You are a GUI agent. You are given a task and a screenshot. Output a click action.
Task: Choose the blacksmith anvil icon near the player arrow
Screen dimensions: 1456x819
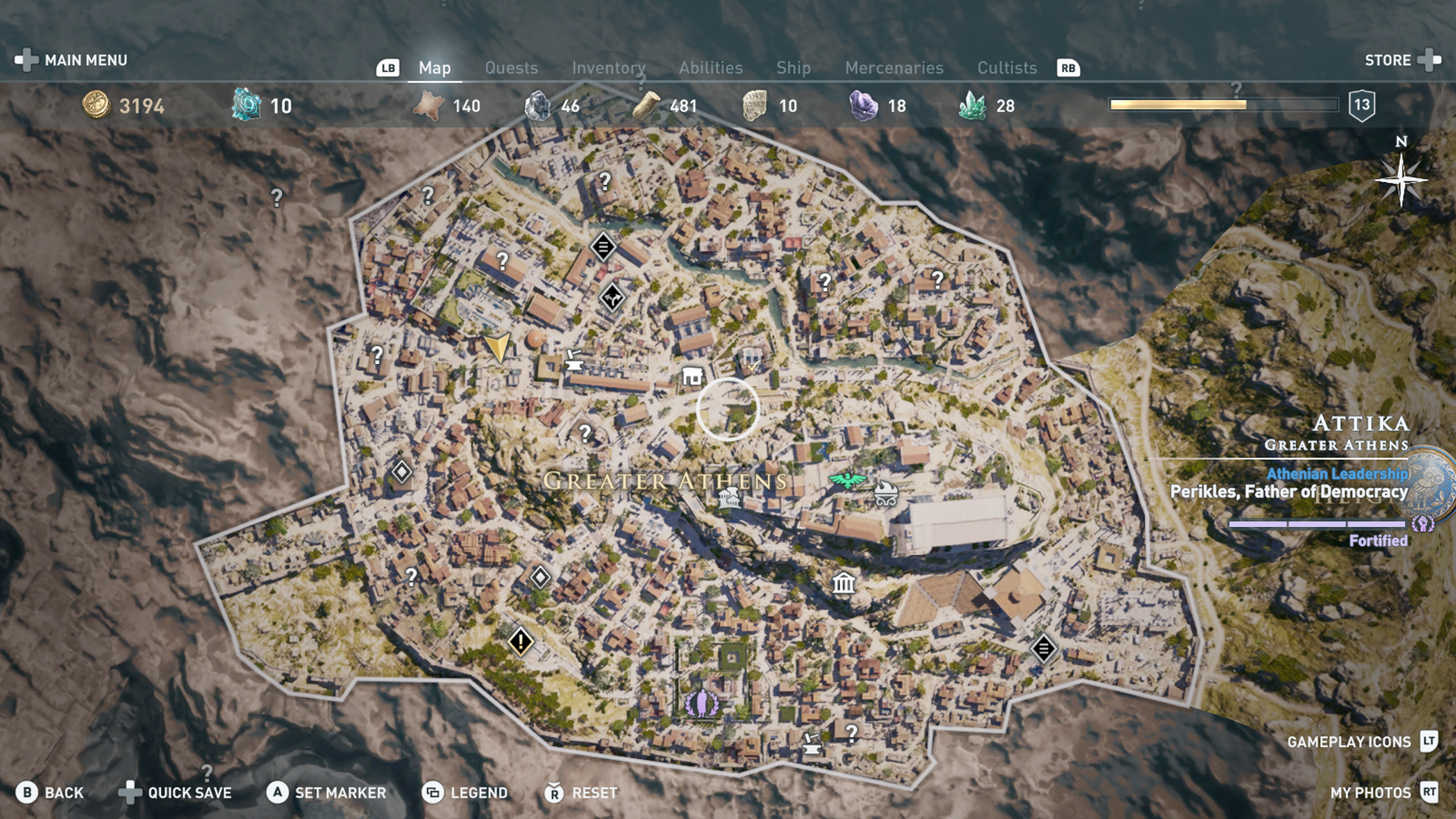coord(574,359)
